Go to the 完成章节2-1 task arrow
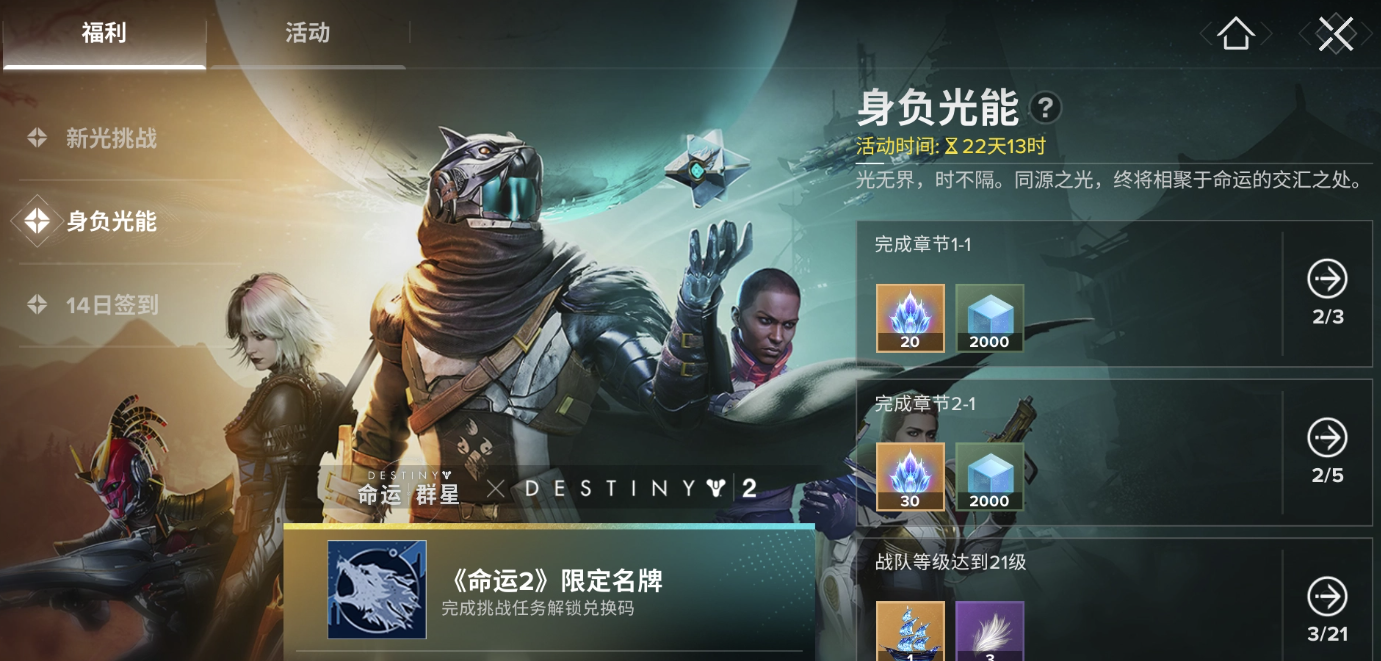 coord(1327,438)
